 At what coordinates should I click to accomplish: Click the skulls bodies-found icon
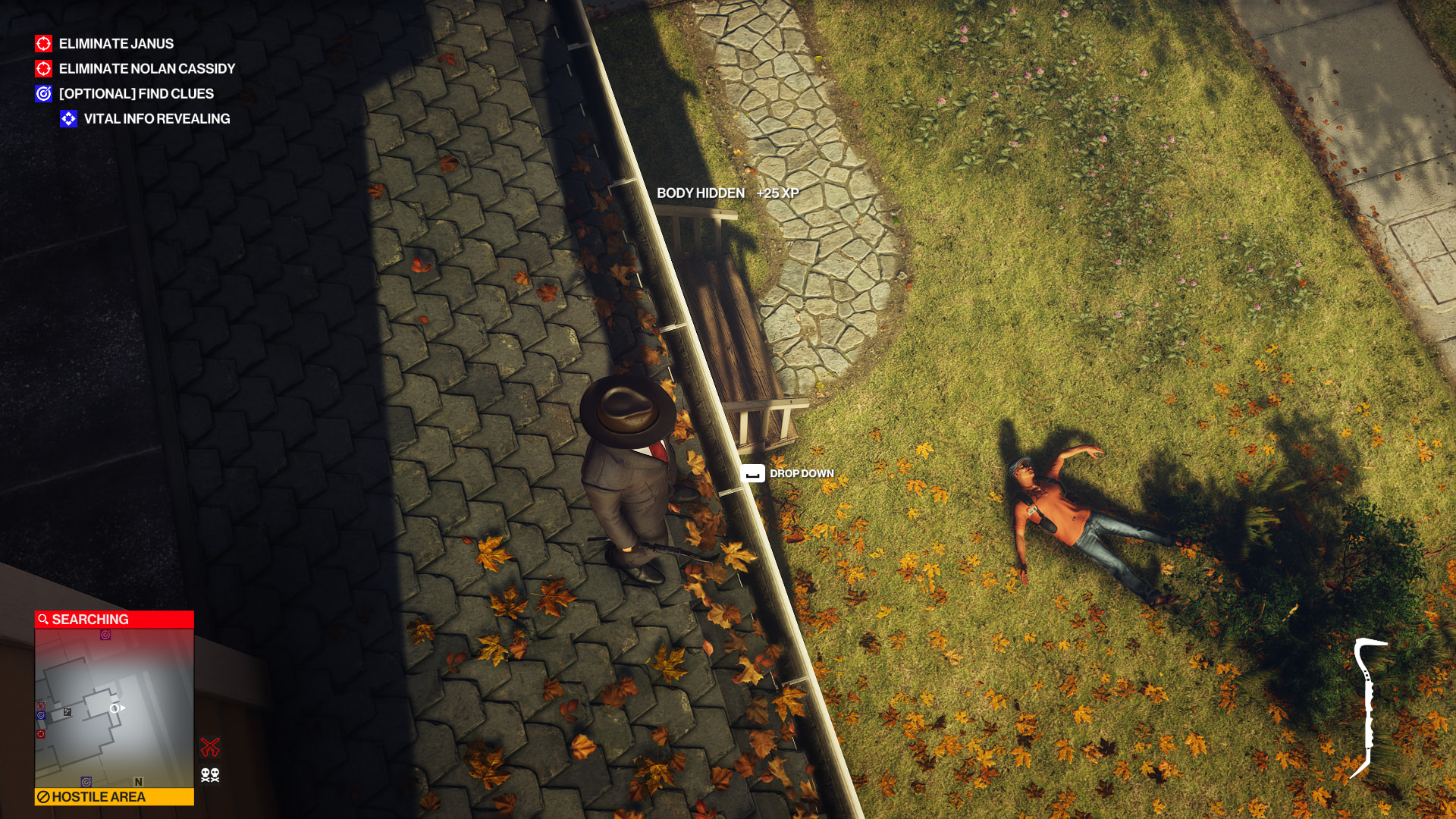click(x=210, y=775)
